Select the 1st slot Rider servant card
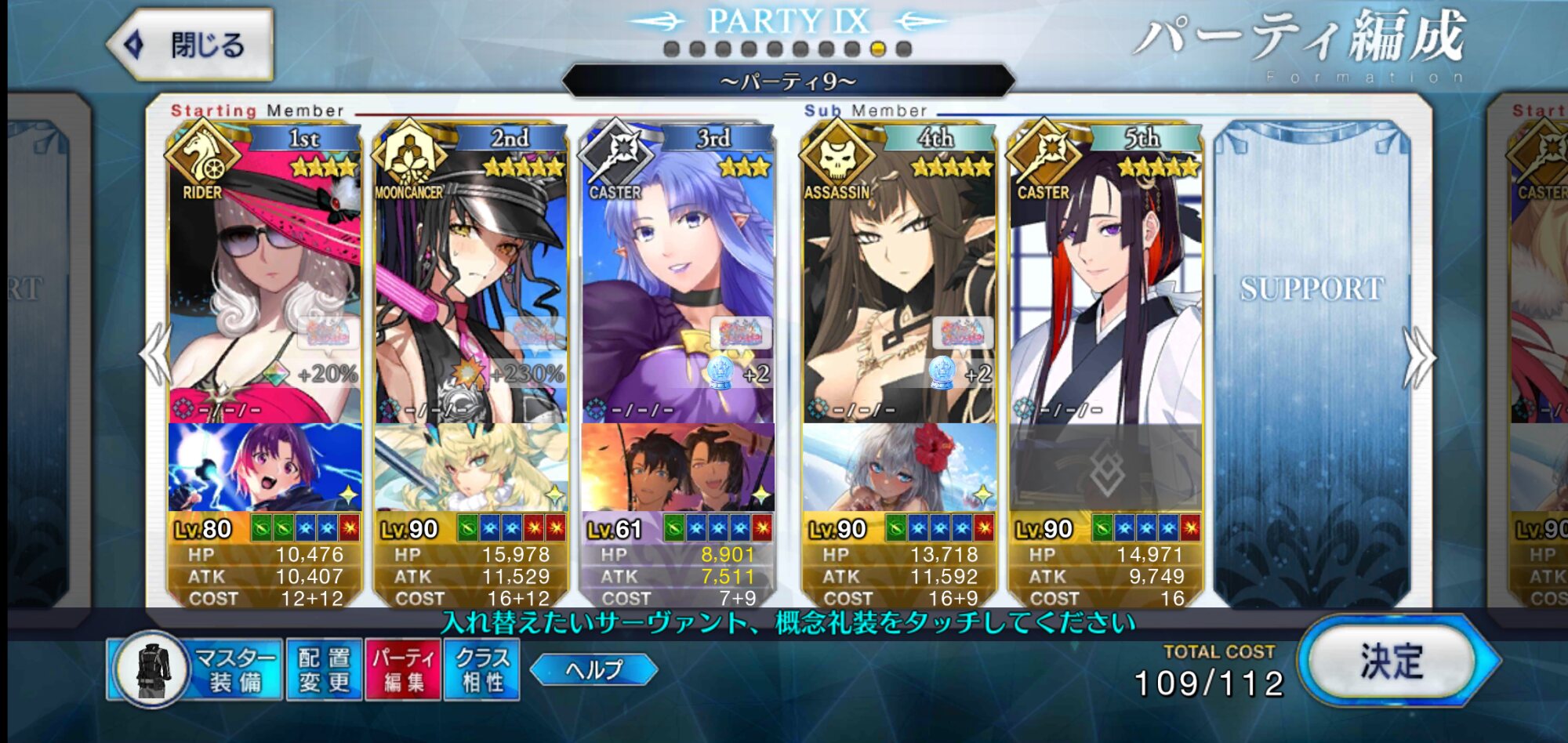This screenshot has width=1568, height=743. tap(265, 282)
